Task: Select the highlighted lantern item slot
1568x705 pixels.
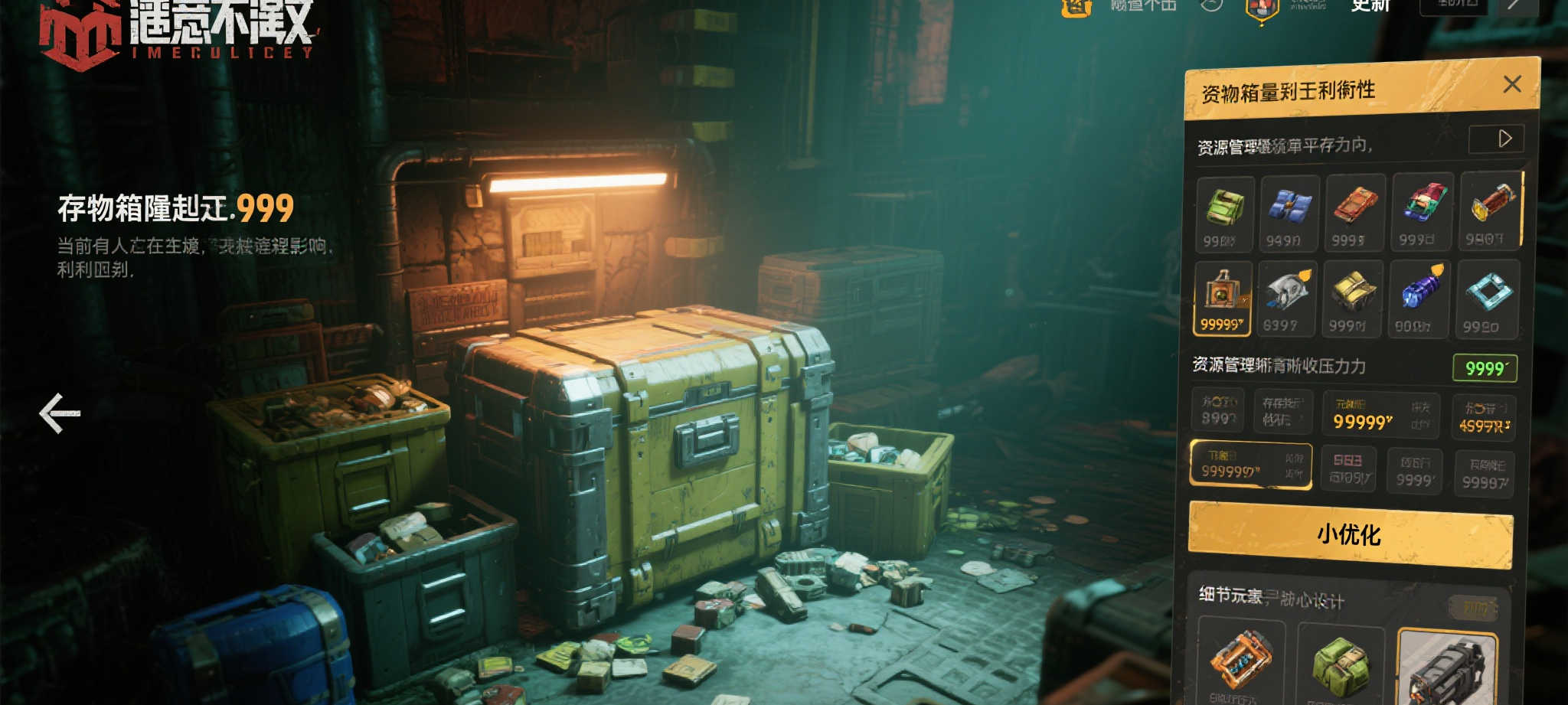Action: pyautogui.click(x=1223, y=299)
